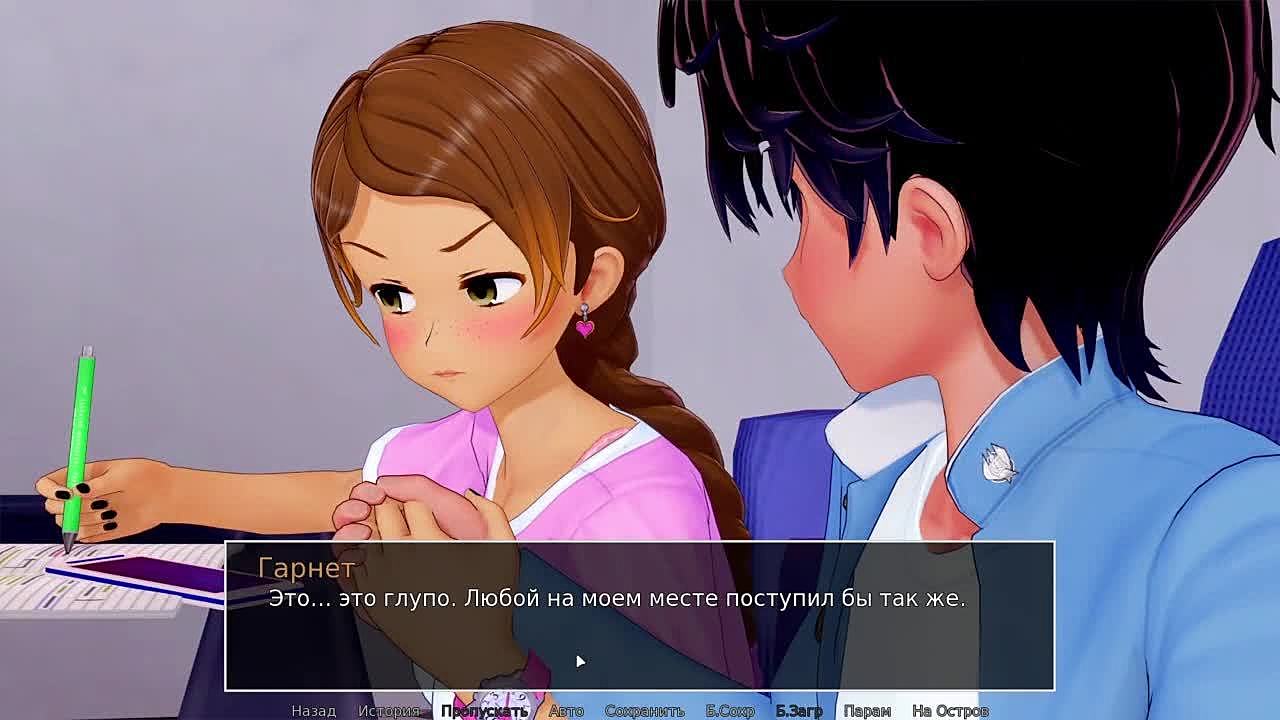Toggle the Пропускать skip option

point(484,711)
